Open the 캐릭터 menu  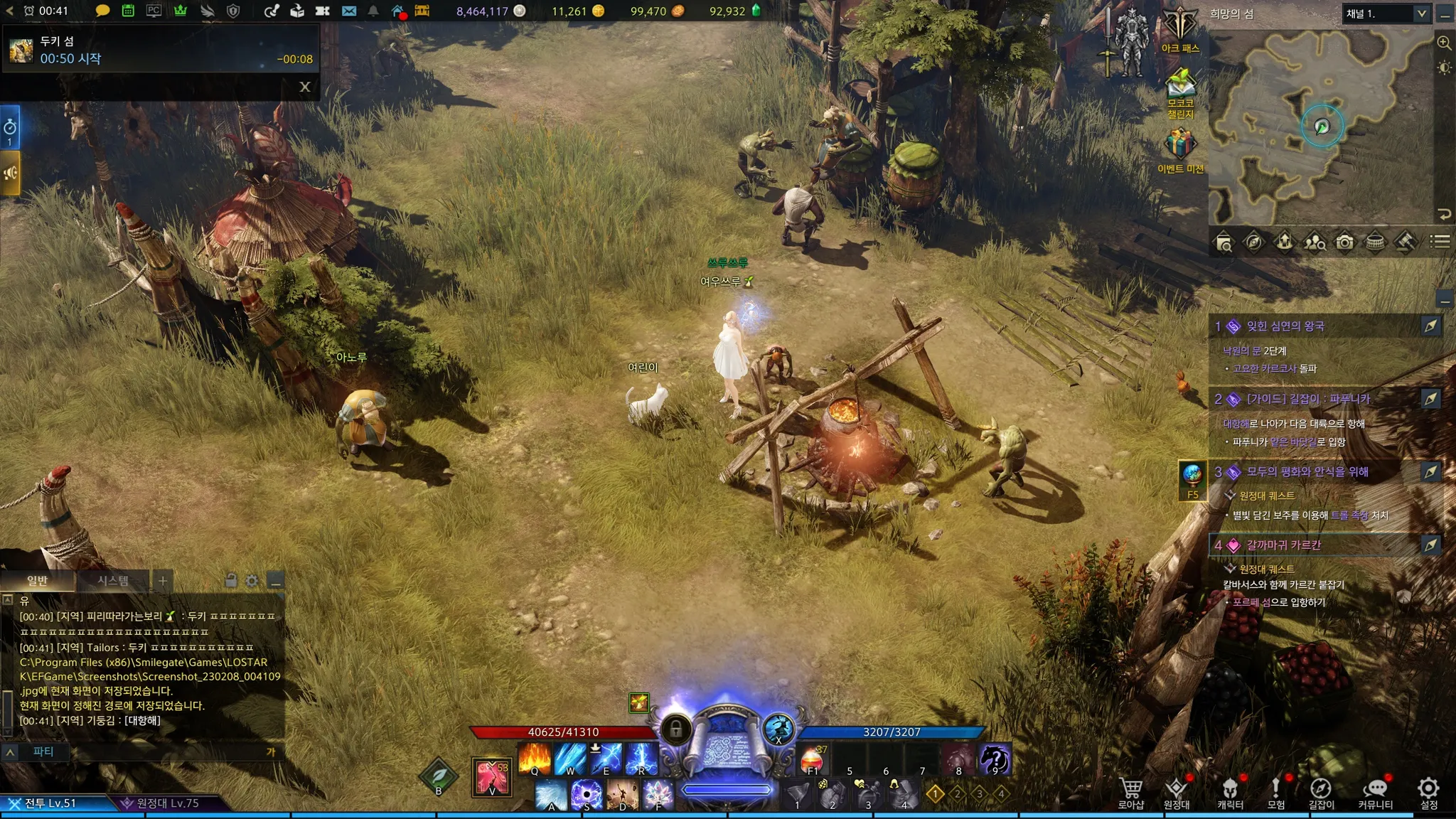(x=1230, y=793)
